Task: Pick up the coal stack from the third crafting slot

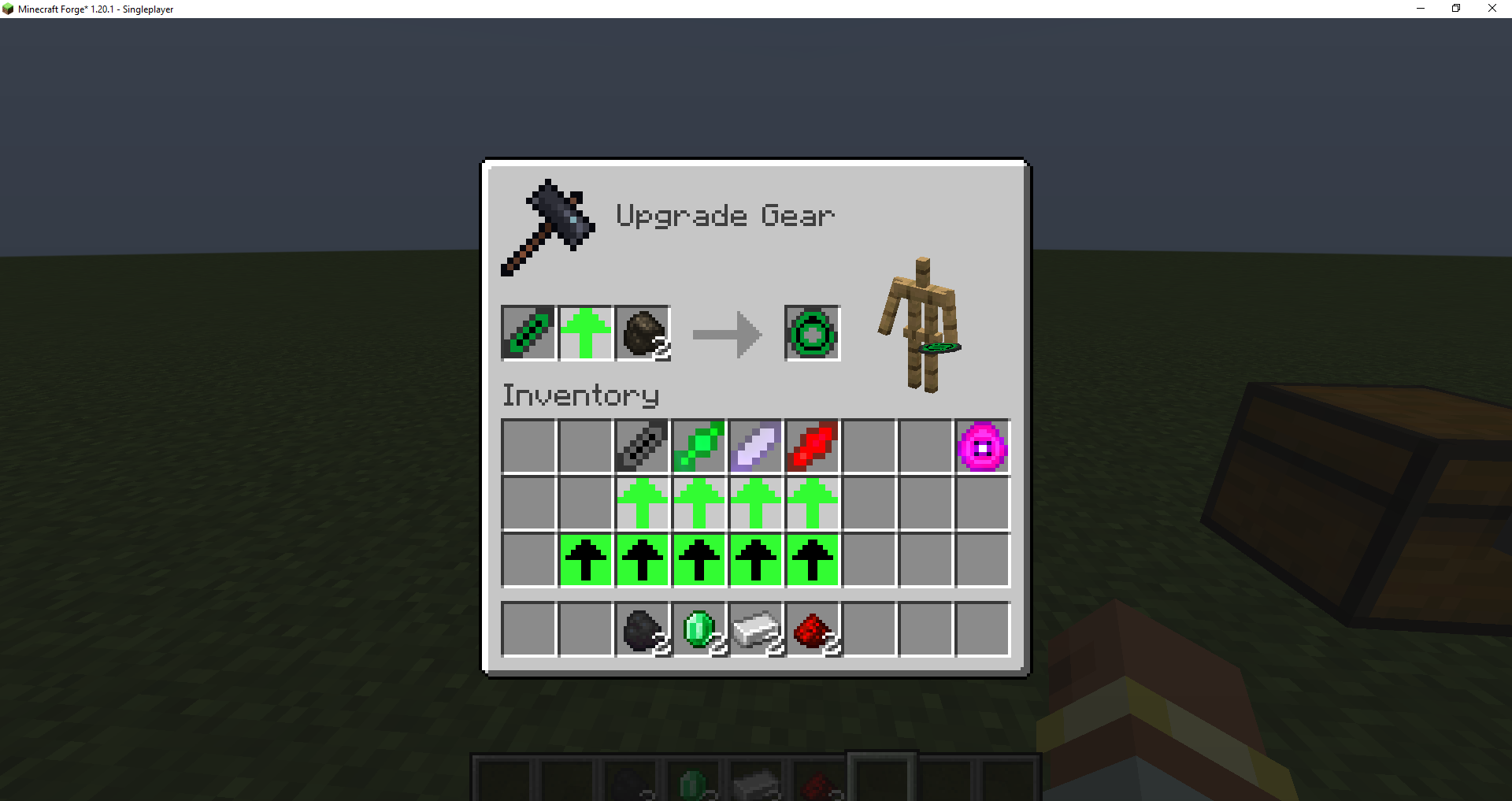Action: 641,333
